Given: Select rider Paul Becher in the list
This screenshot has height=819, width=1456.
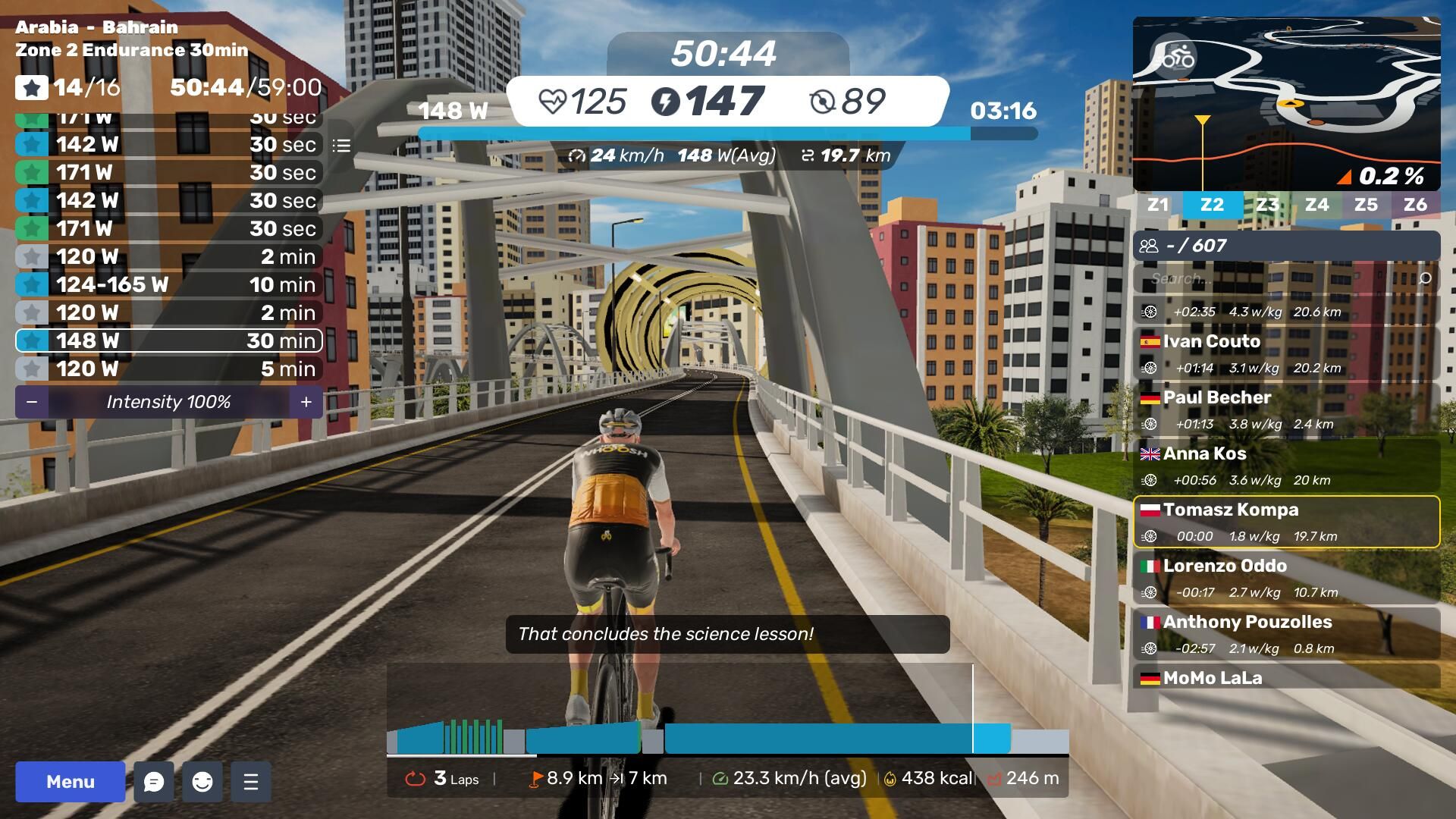Looking at the screenshot, I should (x=1286, y=409).
